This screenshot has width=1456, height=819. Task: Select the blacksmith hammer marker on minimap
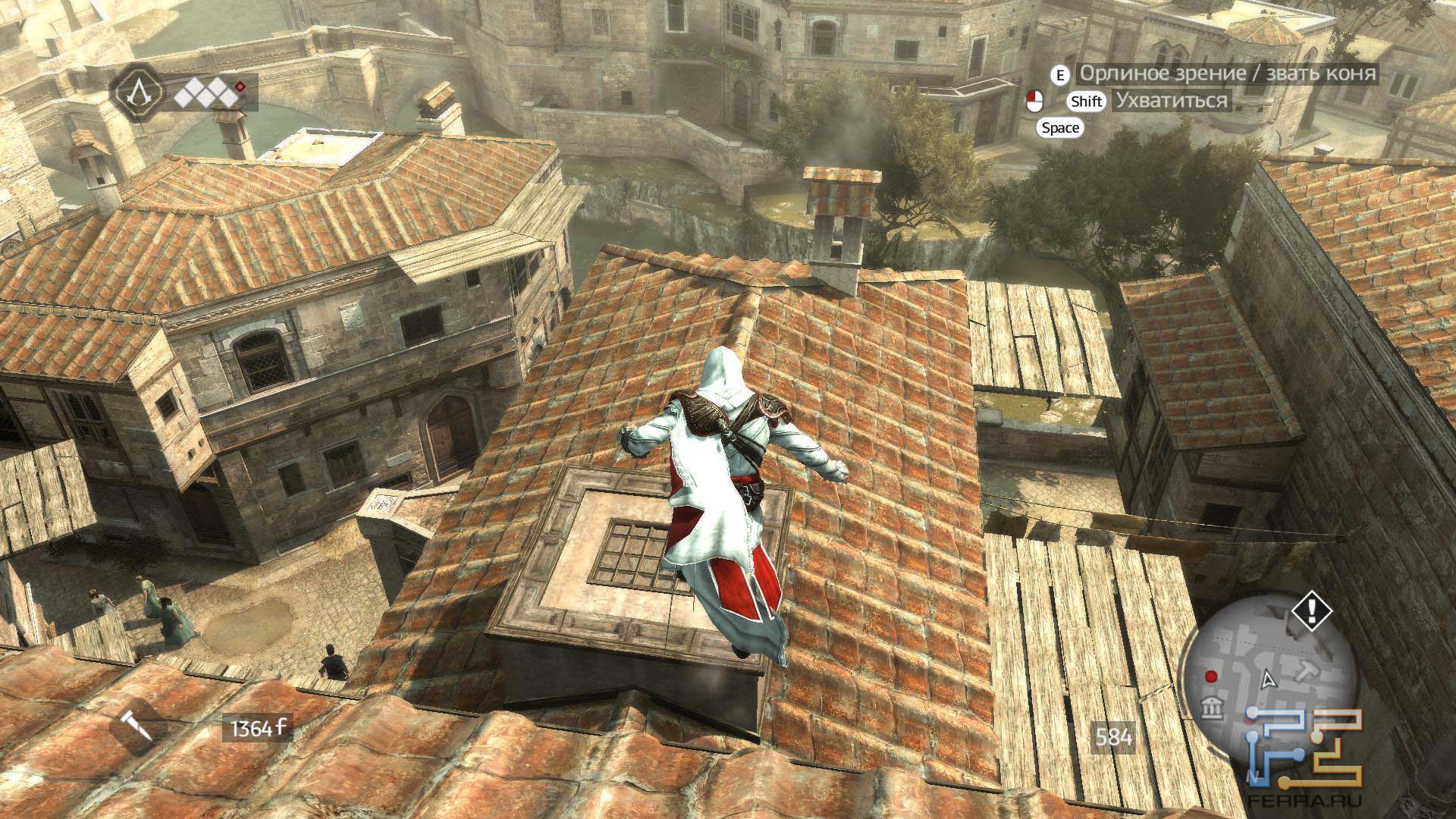(x=1307, y=670)
